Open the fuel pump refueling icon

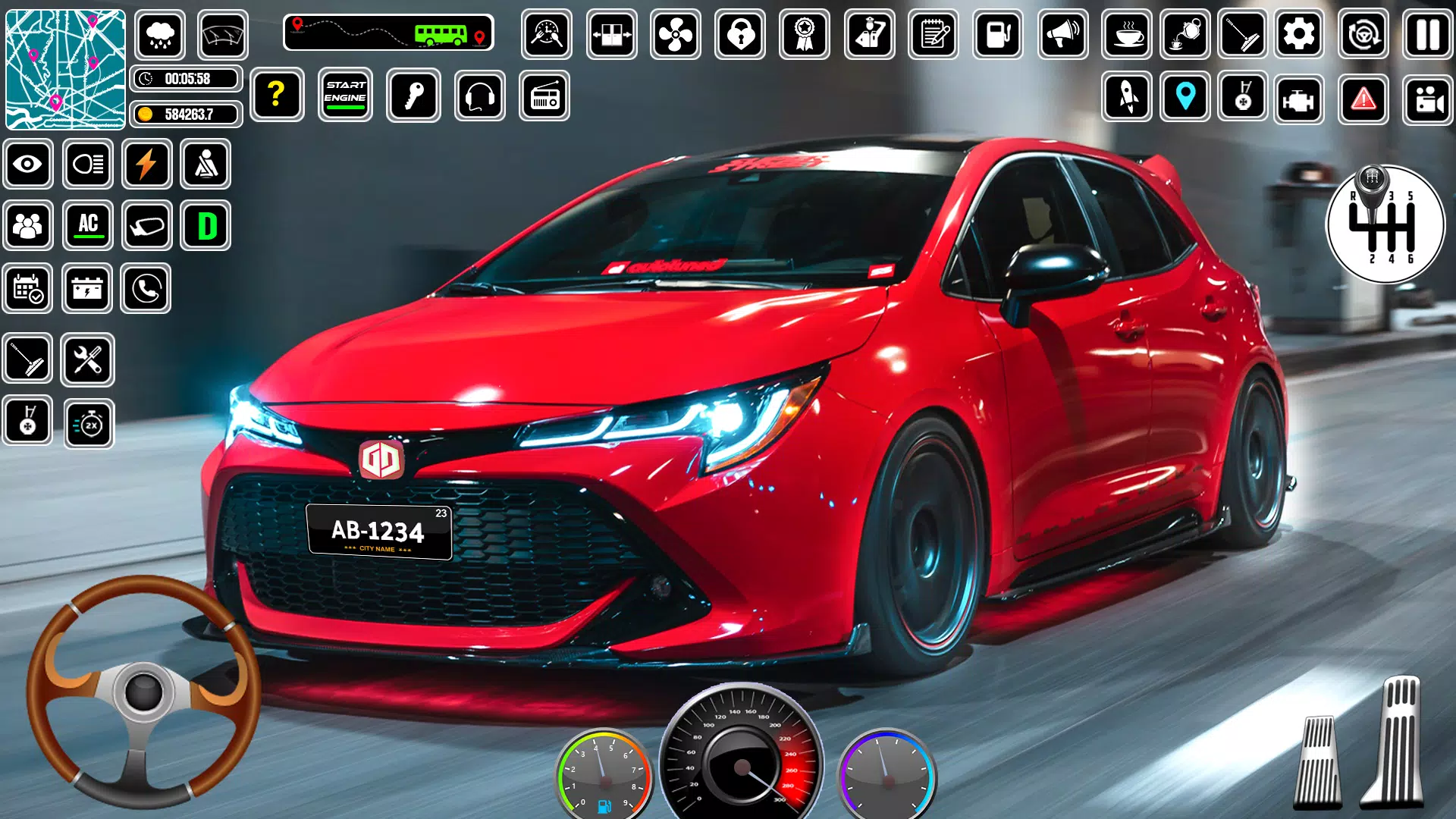[x=997, y=34]
